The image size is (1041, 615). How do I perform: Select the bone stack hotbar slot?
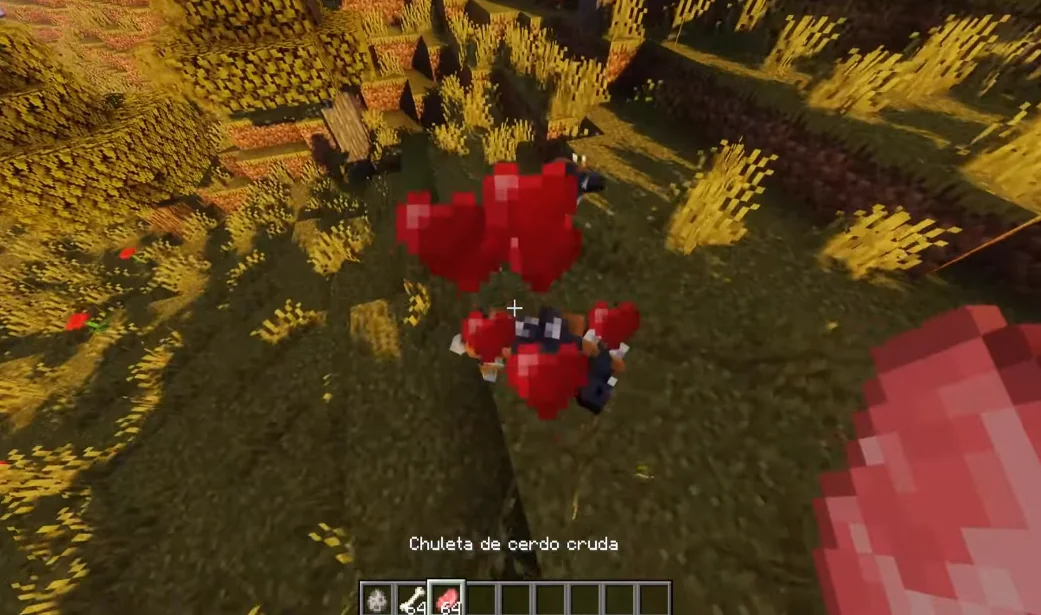(412, 600)
